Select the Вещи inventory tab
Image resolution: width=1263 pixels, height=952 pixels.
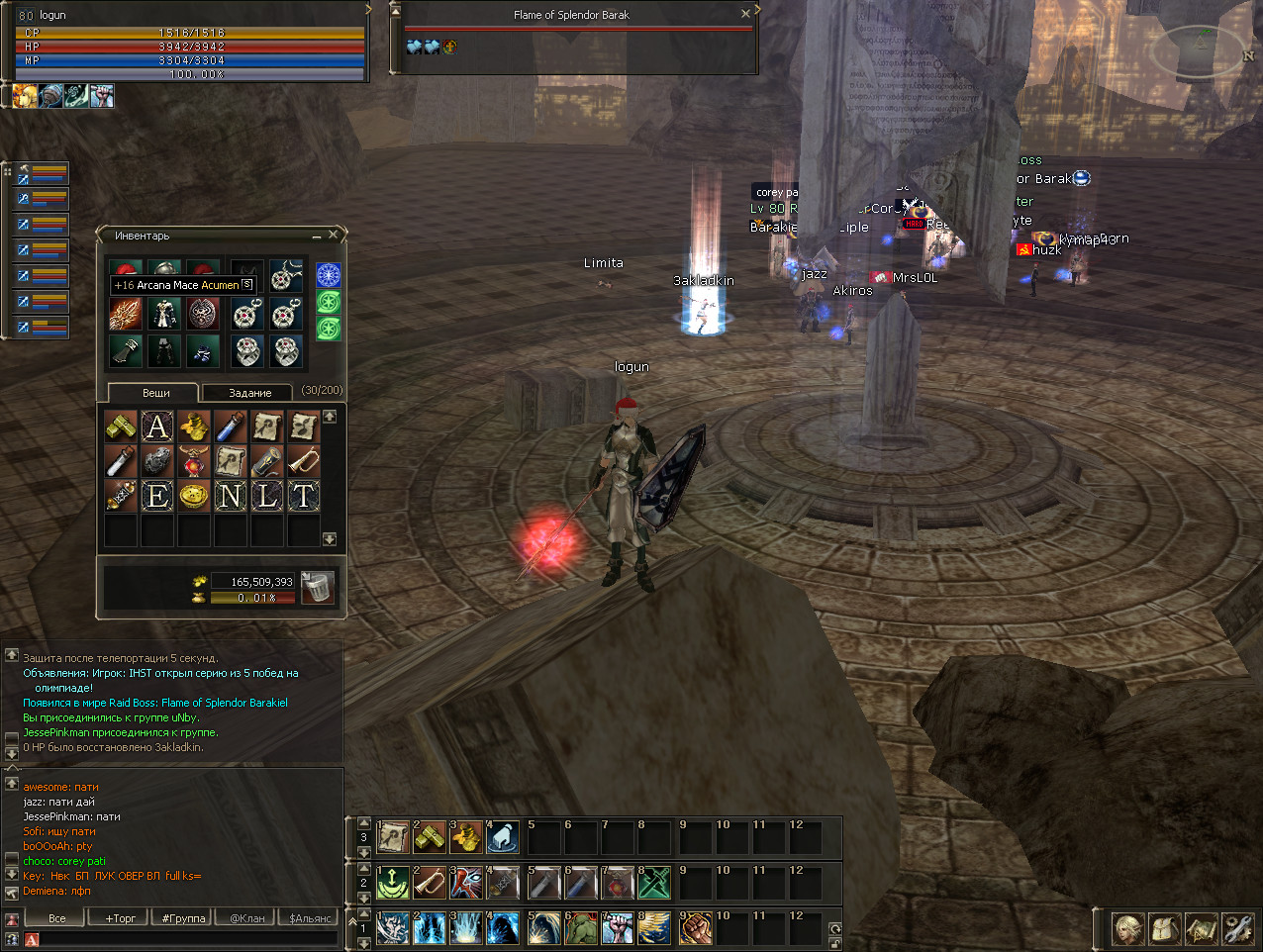click(155, 393)
